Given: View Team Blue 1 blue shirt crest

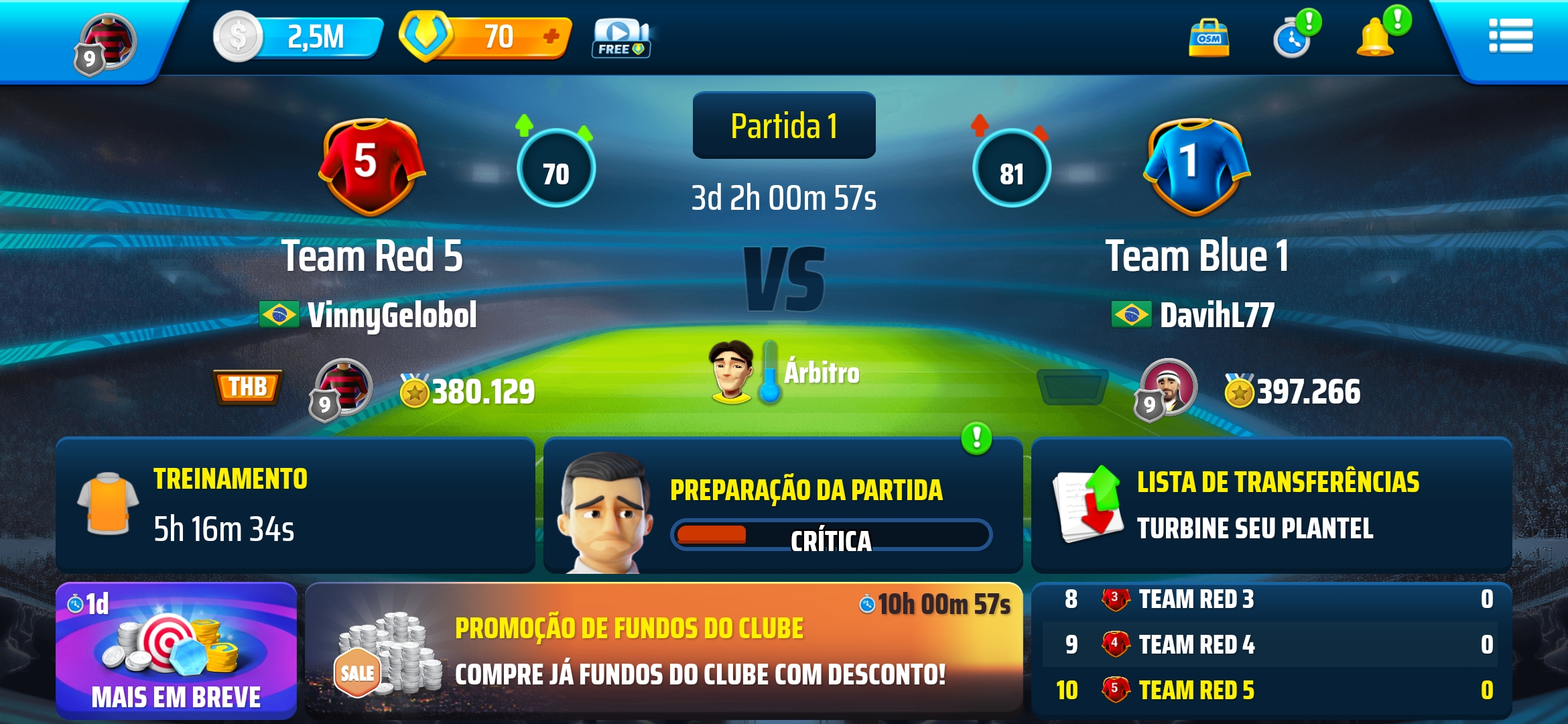Looking at the screenshot, I should [1195, 166].
